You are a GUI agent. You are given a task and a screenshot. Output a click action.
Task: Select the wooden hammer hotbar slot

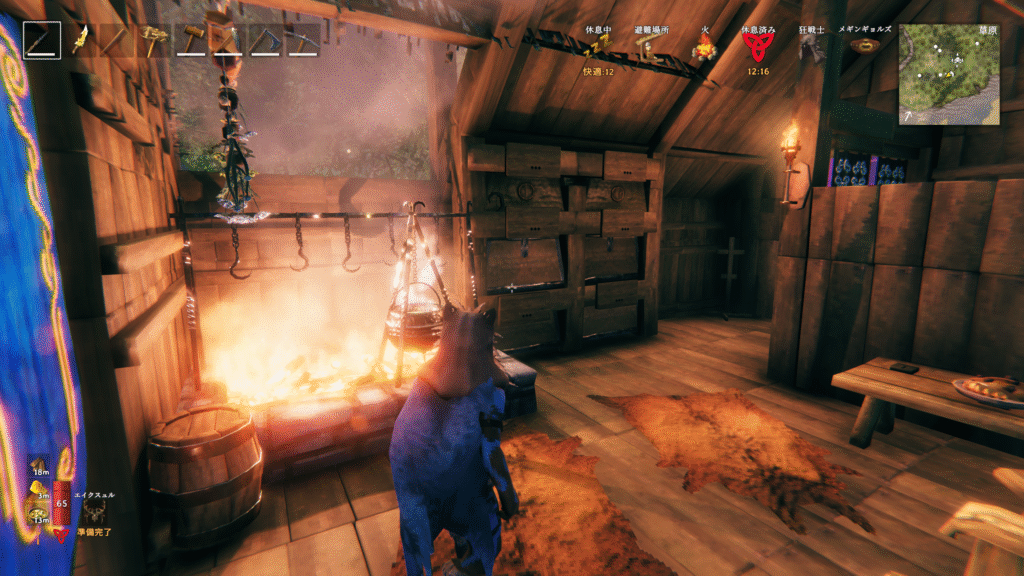(x=191, y=40)
